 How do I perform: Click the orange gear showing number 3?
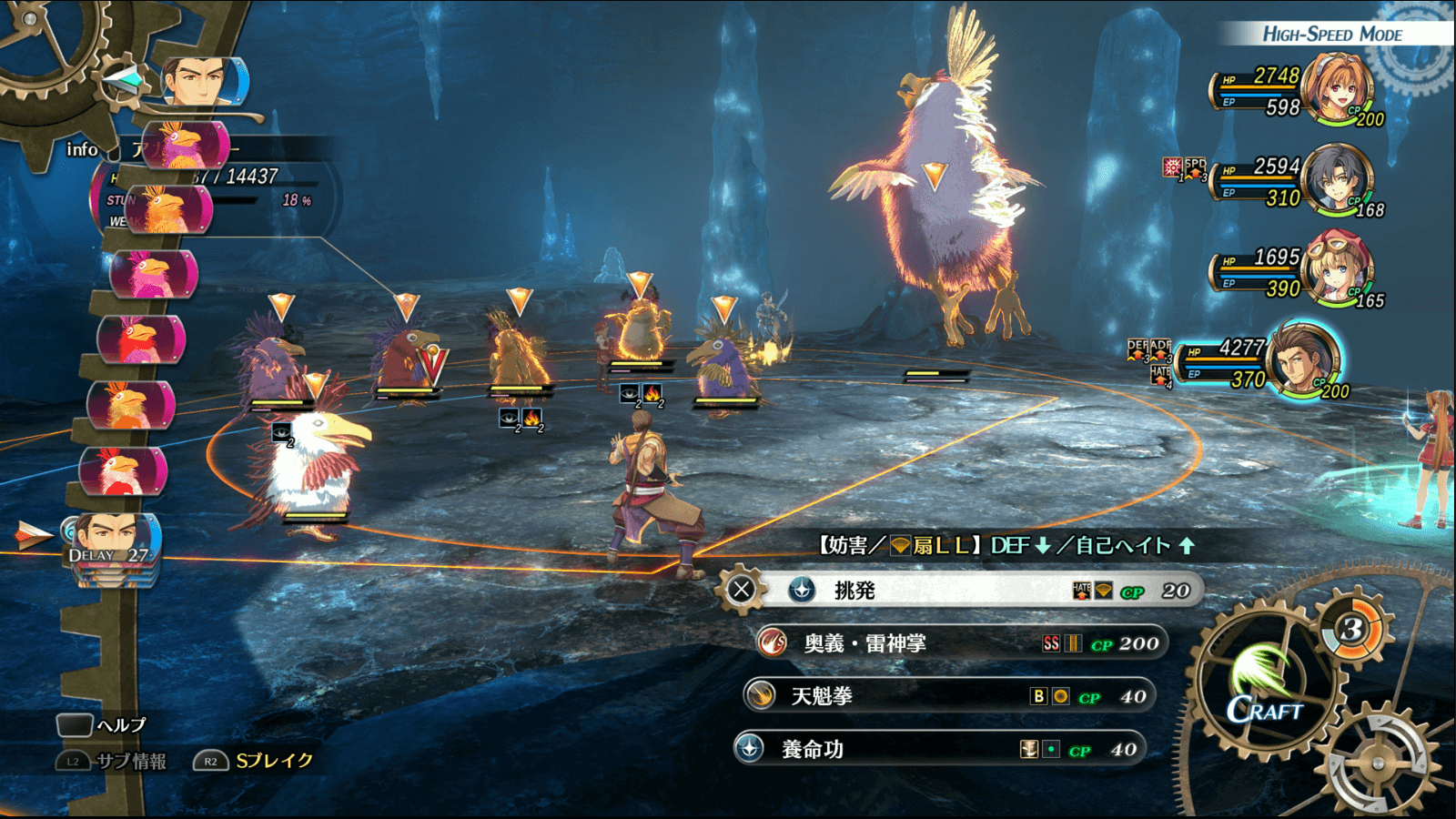click(1352, 629)
